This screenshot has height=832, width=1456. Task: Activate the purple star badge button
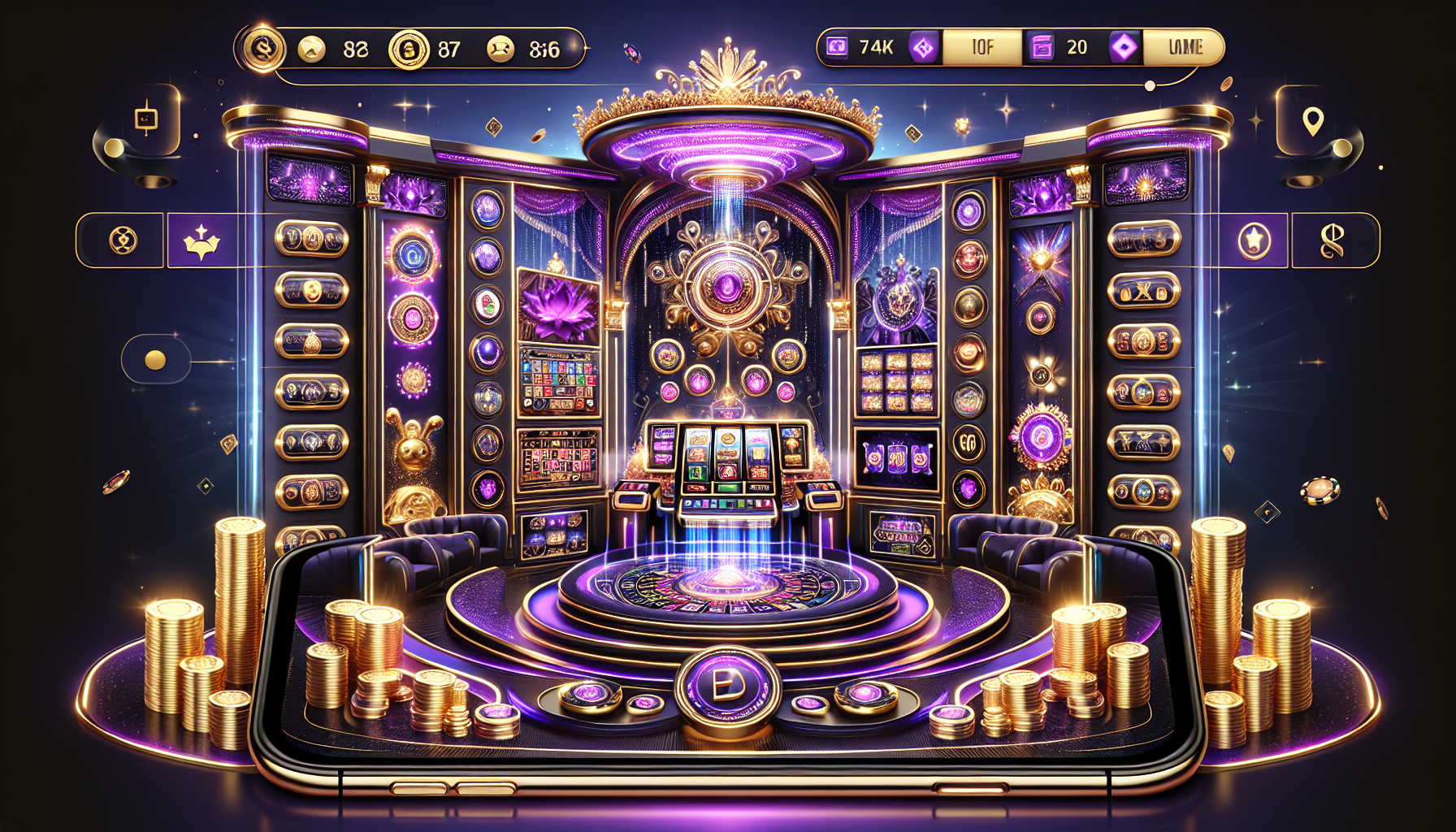[1254, 240]
